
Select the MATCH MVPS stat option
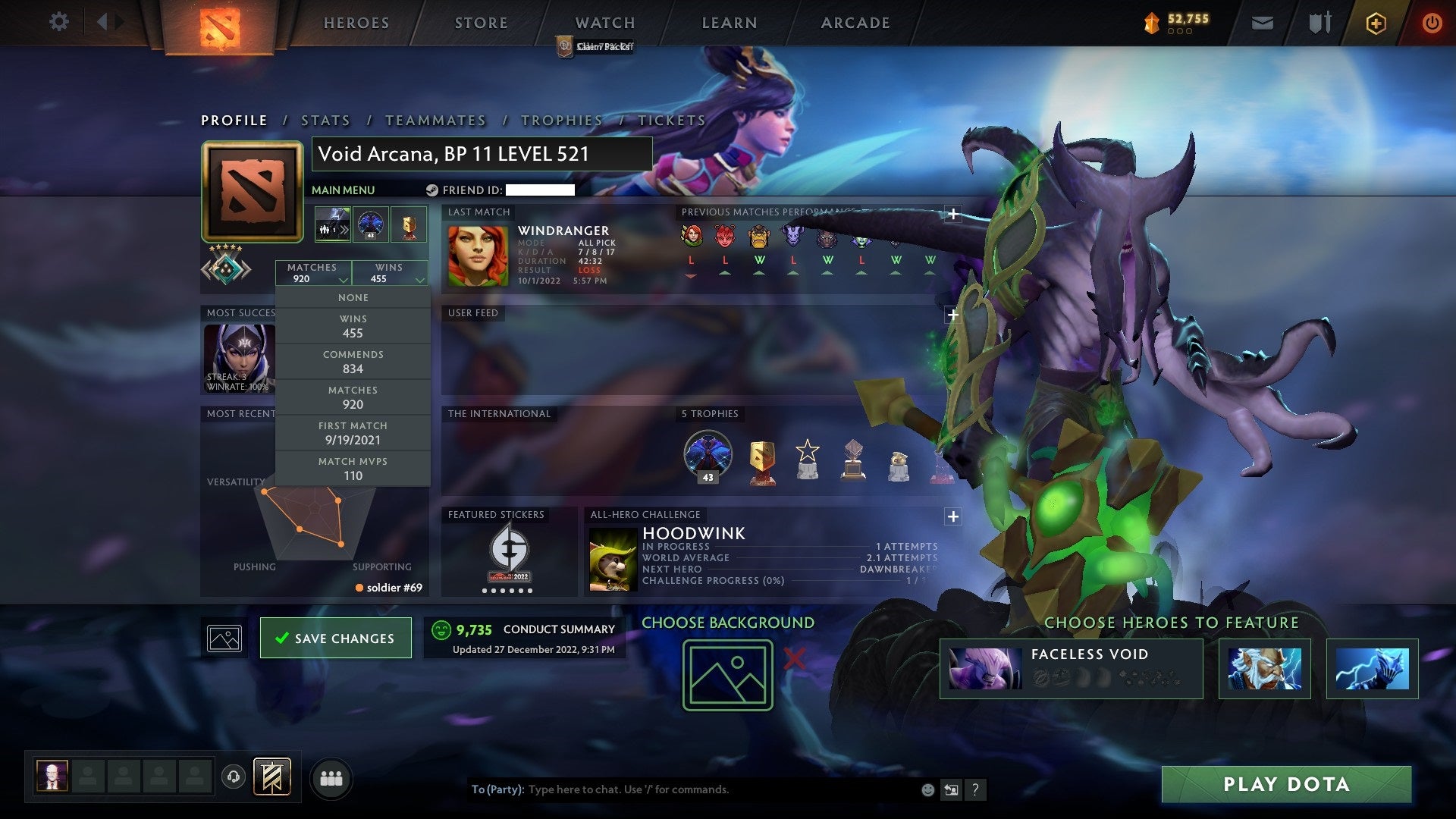(x=353, y=468)
